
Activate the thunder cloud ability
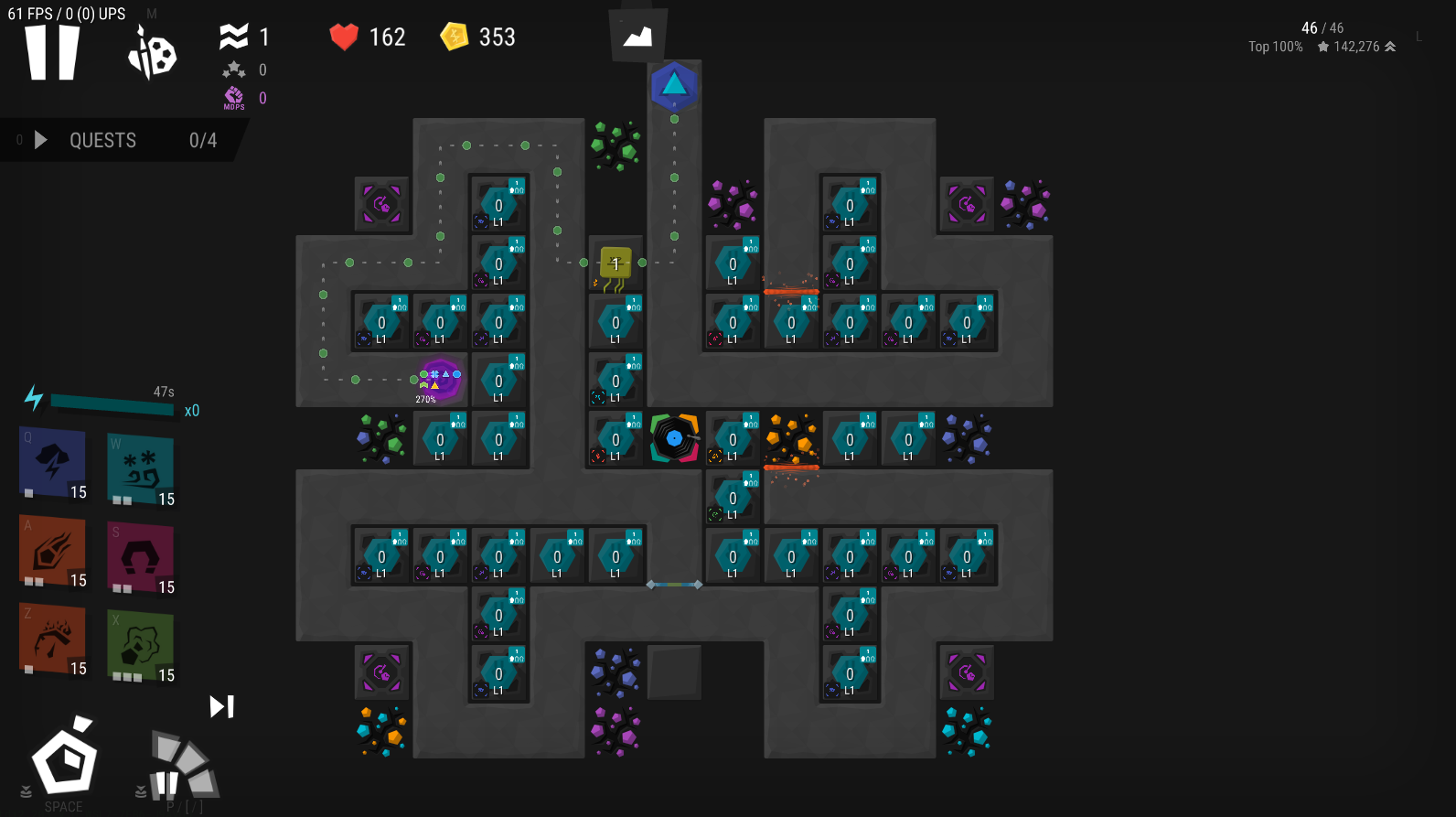tap(53, 463)
